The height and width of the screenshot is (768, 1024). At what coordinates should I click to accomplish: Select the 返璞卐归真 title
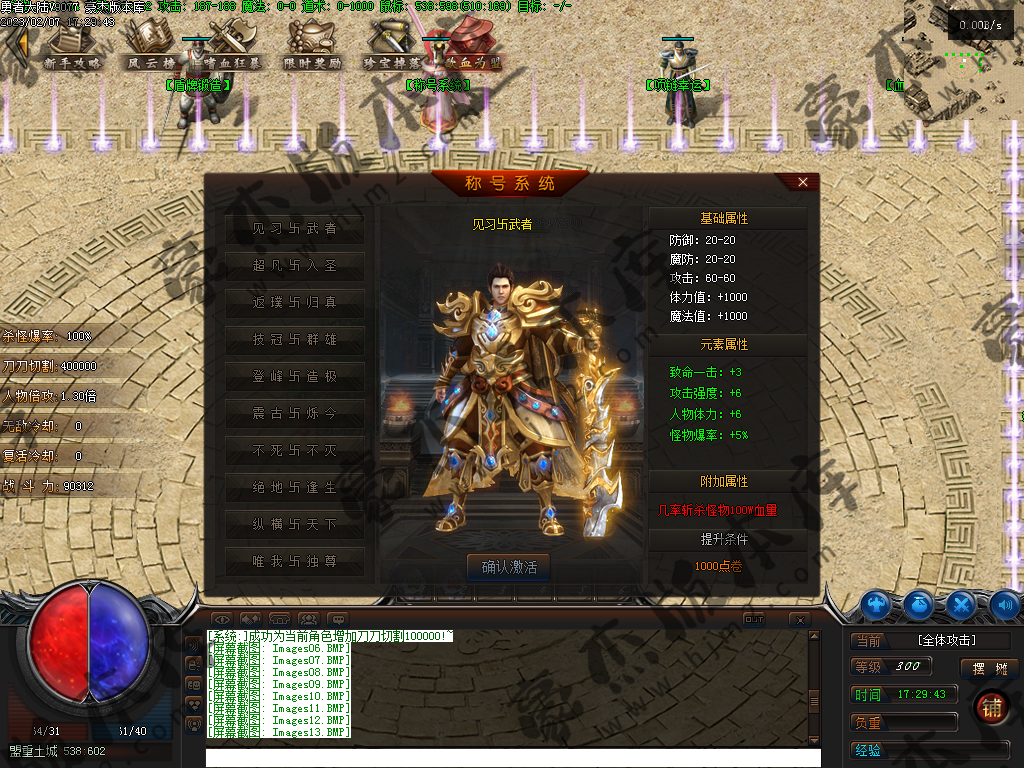295,302
